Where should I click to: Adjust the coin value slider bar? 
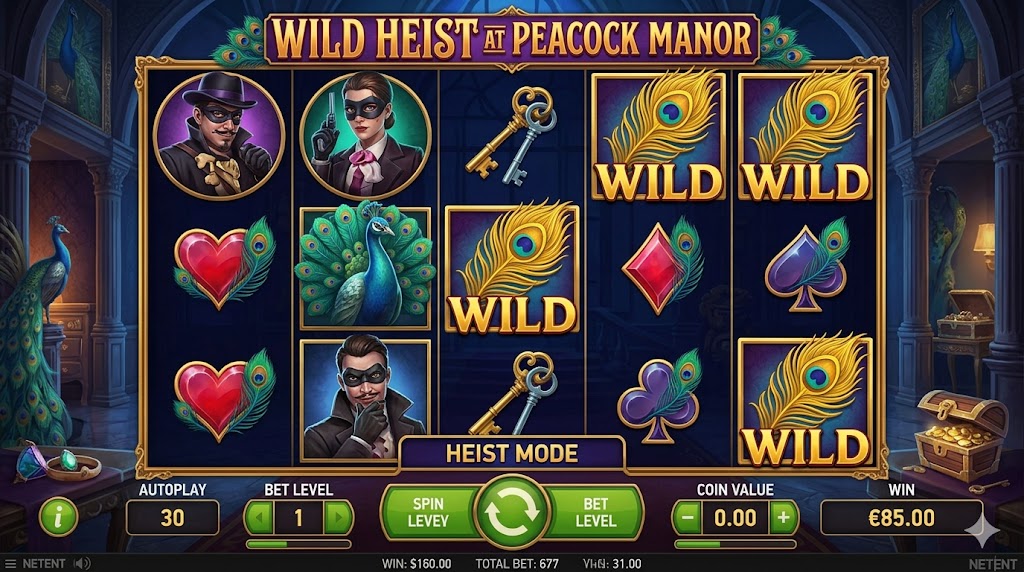click(x=735, y=544)
